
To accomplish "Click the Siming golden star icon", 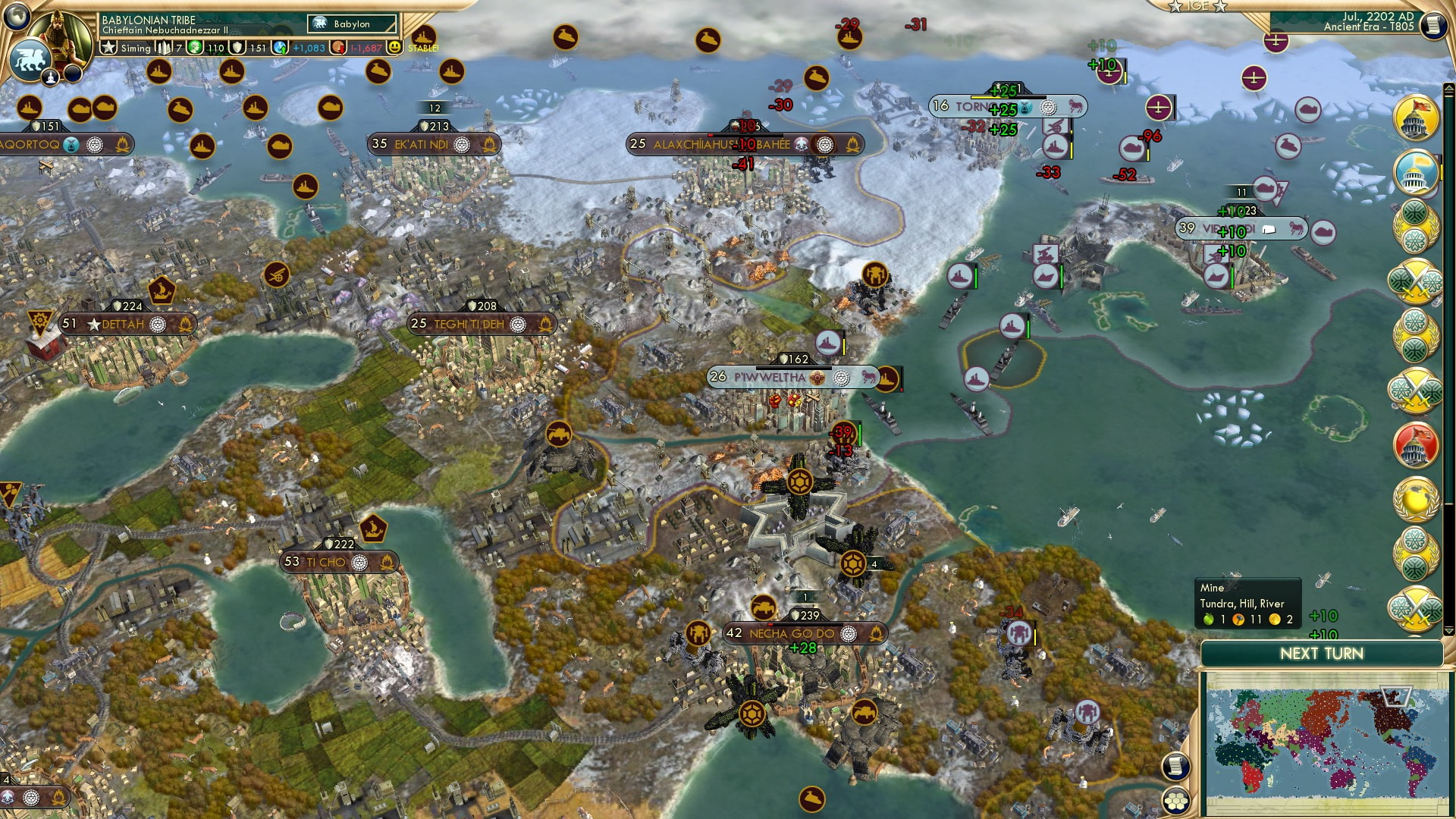I will (107, 47).
